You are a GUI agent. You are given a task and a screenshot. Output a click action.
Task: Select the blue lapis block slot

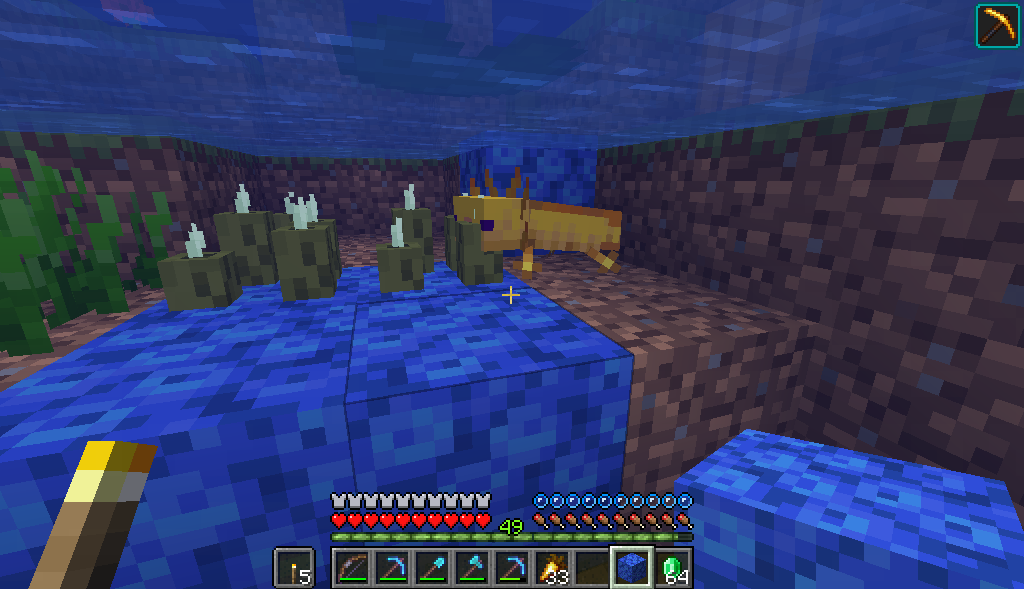[631, 567]
